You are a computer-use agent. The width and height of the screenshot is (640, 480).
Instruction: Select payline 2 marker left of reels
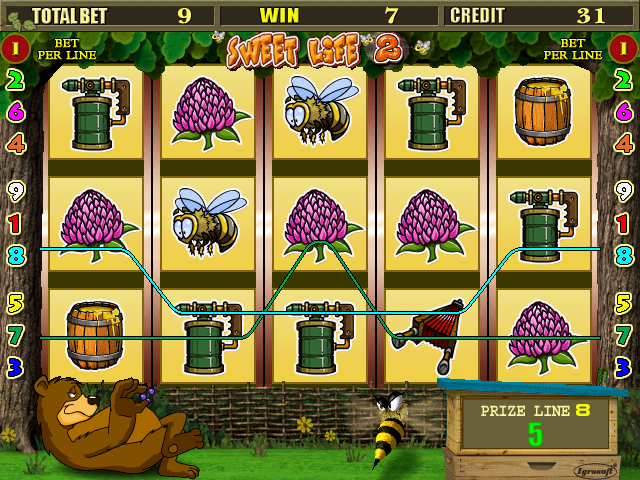tap(15, 81)
